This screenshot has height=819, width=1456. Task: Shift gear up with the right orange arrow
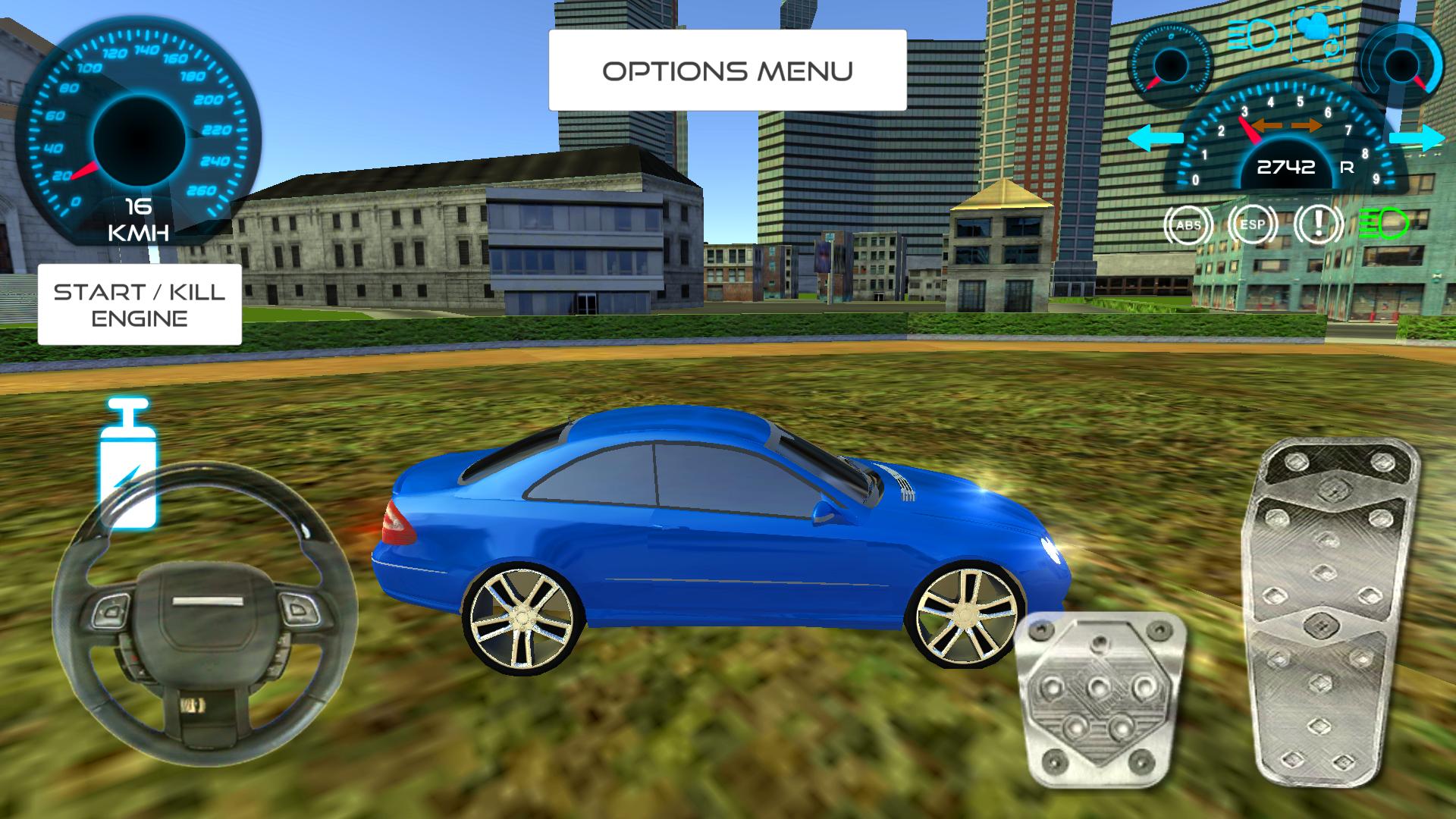click(1306, 125)
